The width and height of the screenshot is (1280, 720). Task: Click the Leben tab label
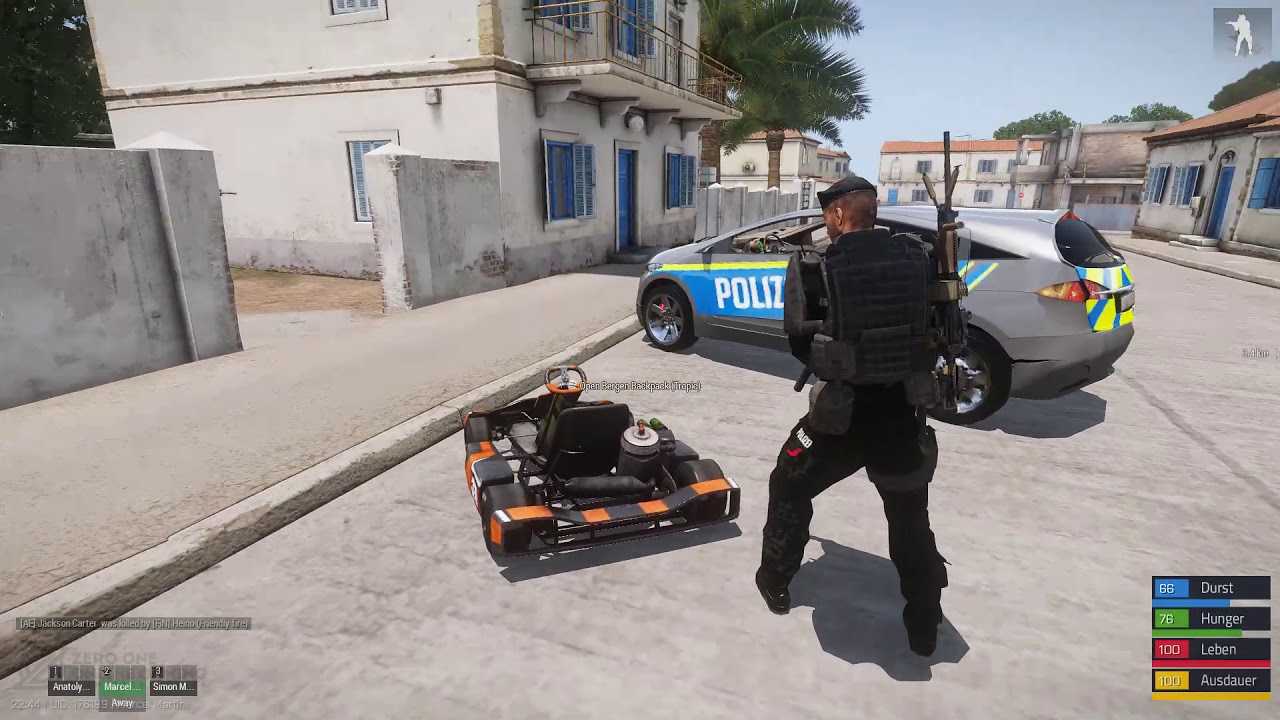tap(1218, 649)
